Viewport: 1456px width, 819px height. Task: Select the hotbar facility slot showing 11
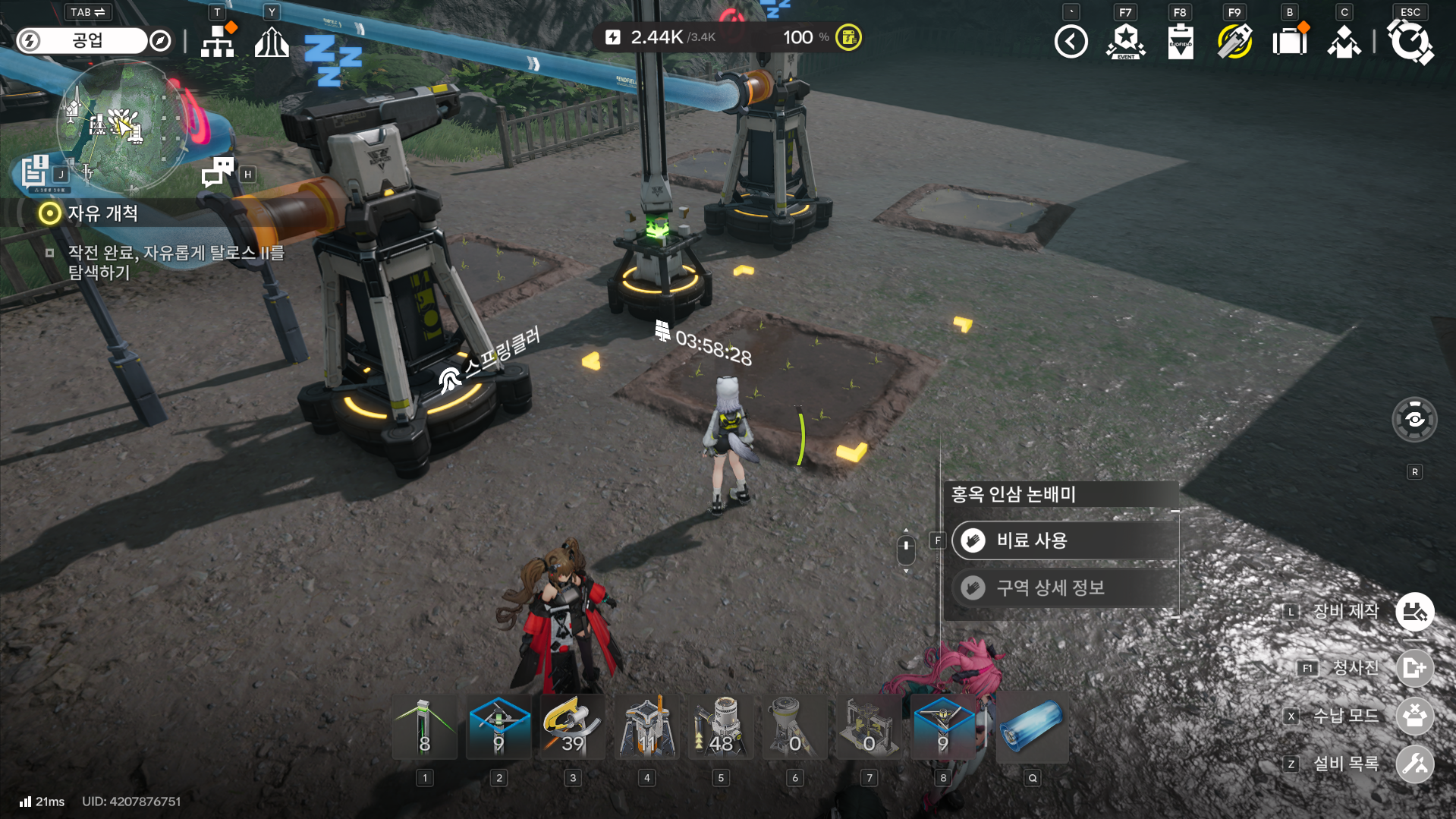[646, 727]
